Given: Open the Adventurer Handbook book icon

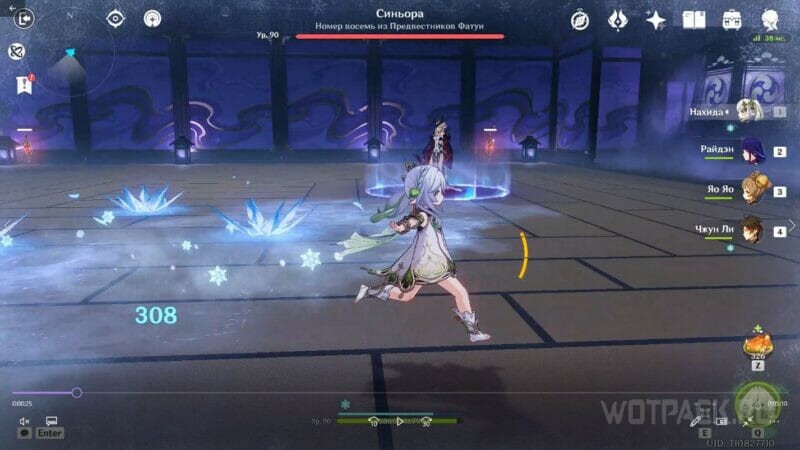Looking at the screenshot, I should coord(694,19).
